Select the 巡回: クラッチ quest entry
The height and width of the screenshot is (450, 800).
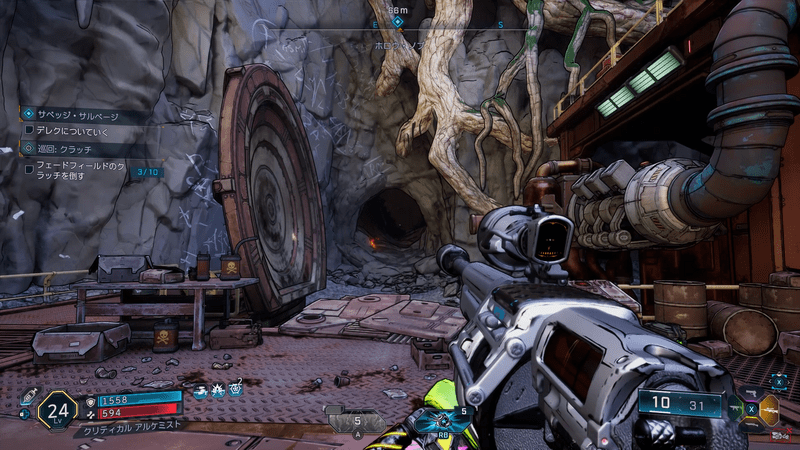60,149
